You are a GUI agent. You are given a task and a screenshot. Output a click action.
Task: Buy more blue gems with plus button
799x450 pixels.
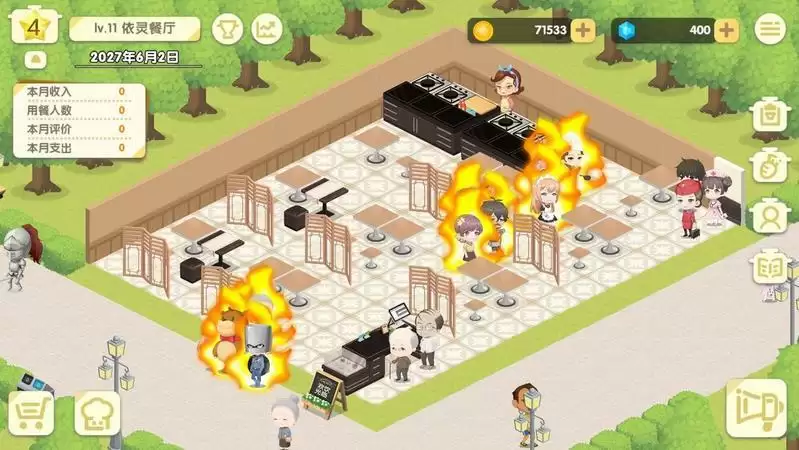727,30
